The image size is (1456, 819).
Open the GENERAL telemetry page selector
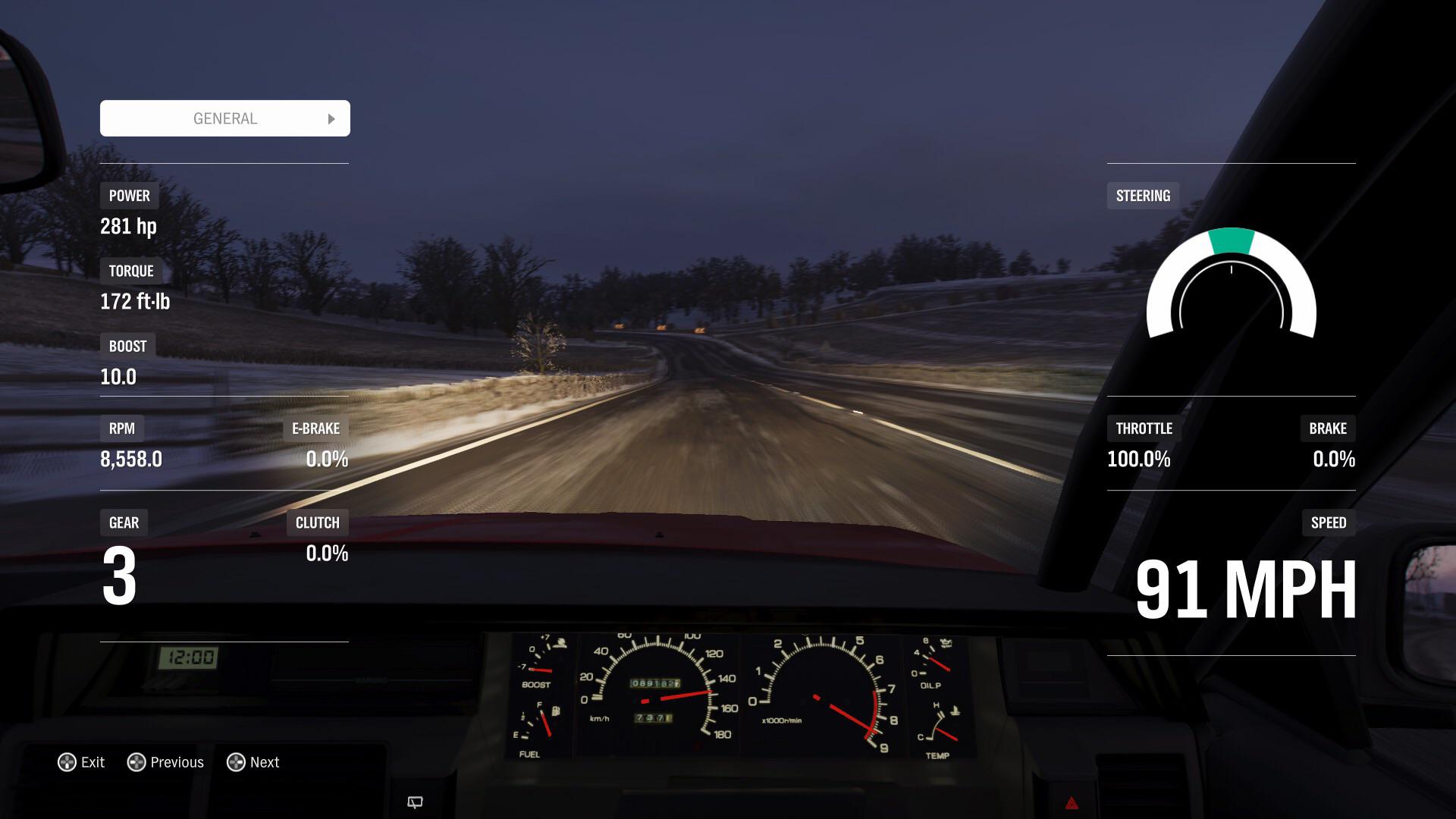pos(224,118)
